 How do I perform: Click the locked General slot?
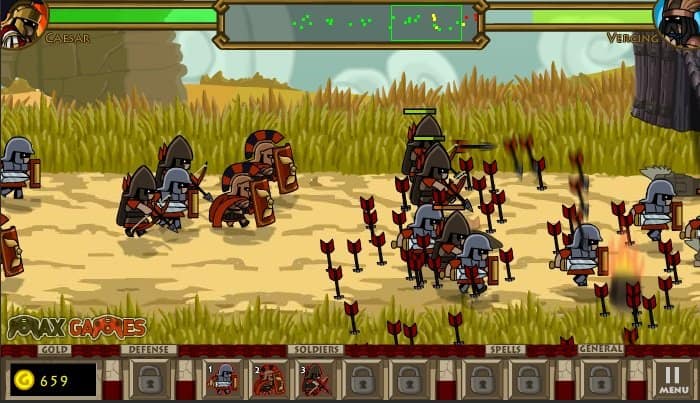600,379
